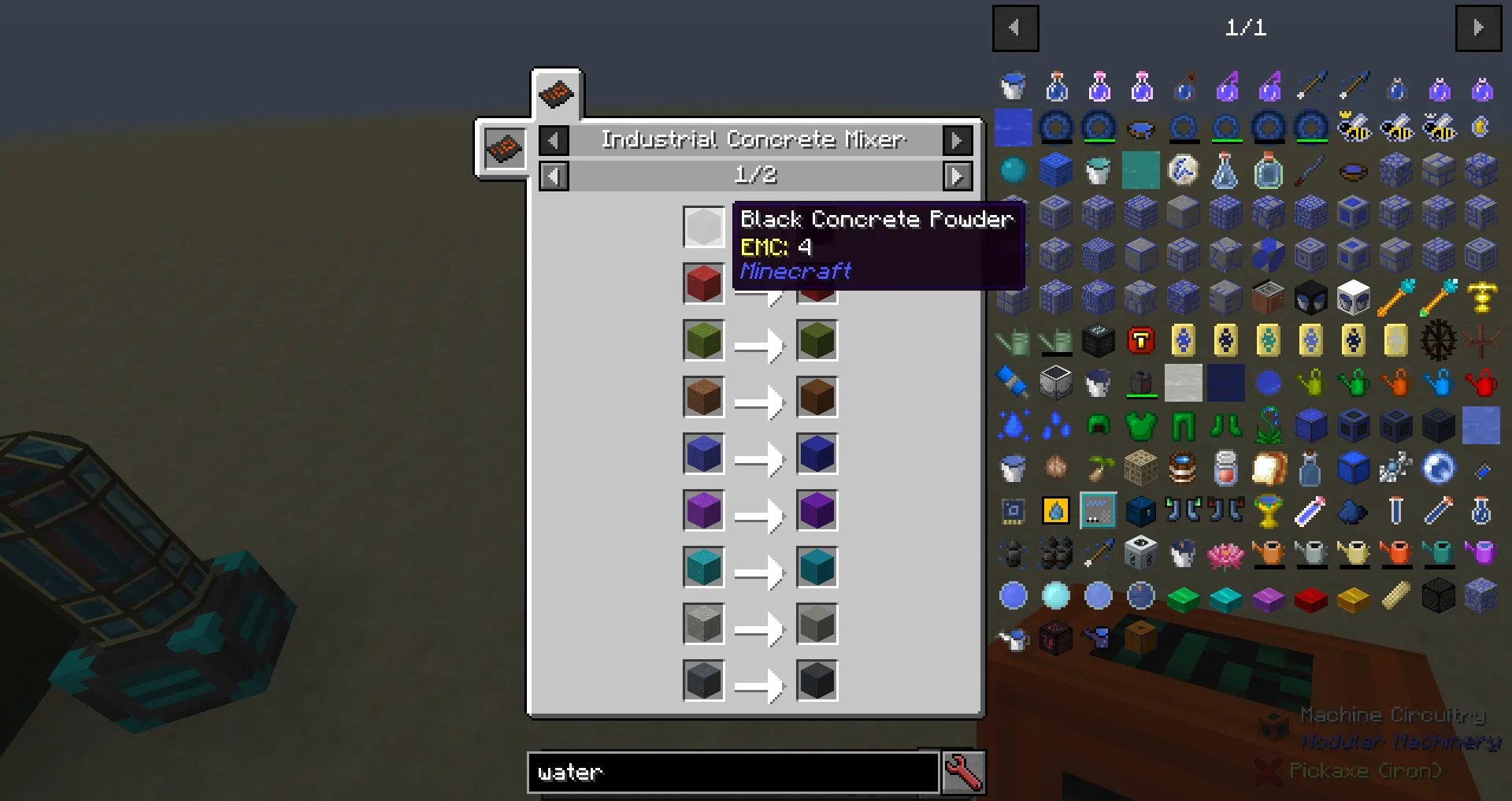
Task: Select the solid blue wool color block
Action: click(1225, 384)
